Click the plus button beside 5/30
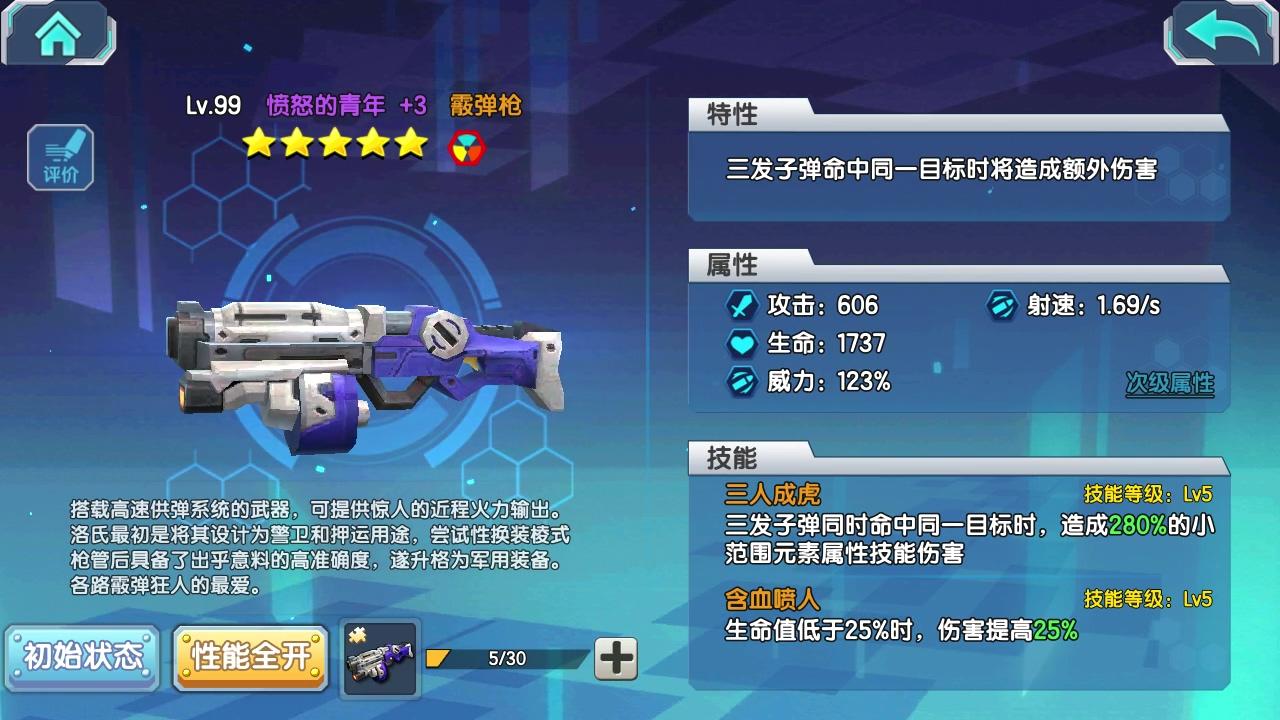 616,658
